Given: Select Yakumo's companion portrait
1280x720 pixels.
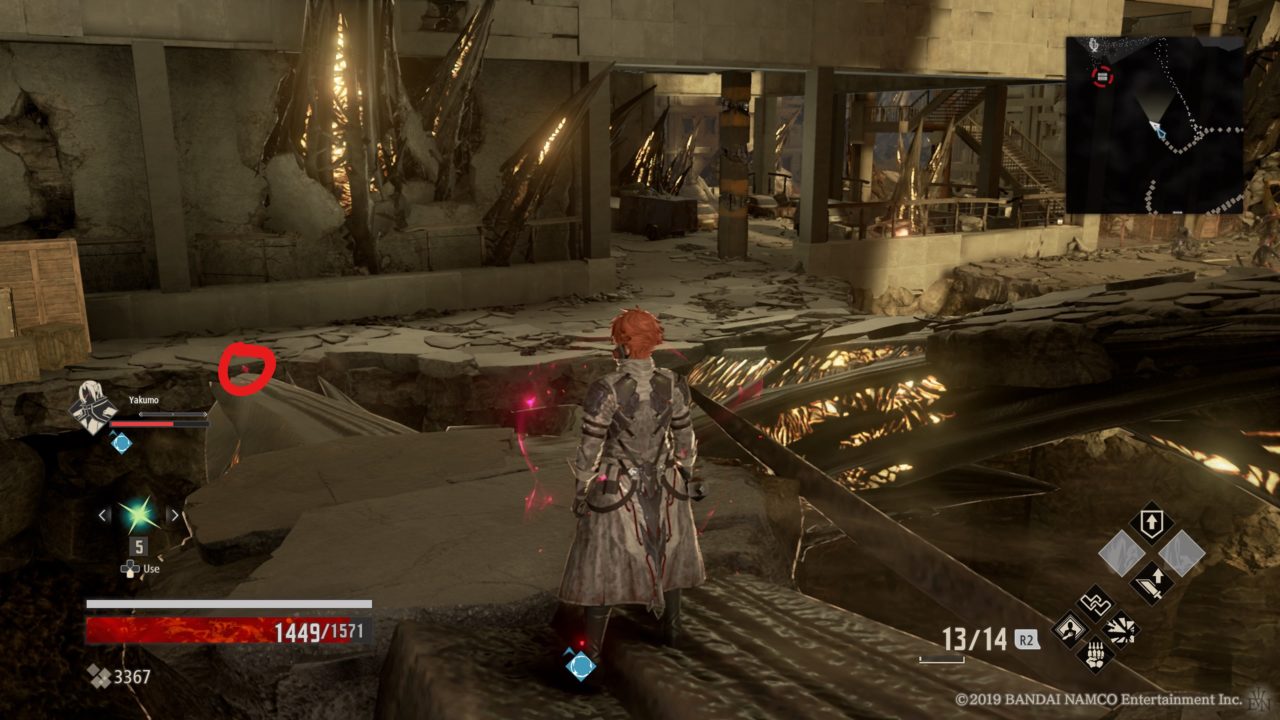Looking at the screenshot, I should coord(92,409).
